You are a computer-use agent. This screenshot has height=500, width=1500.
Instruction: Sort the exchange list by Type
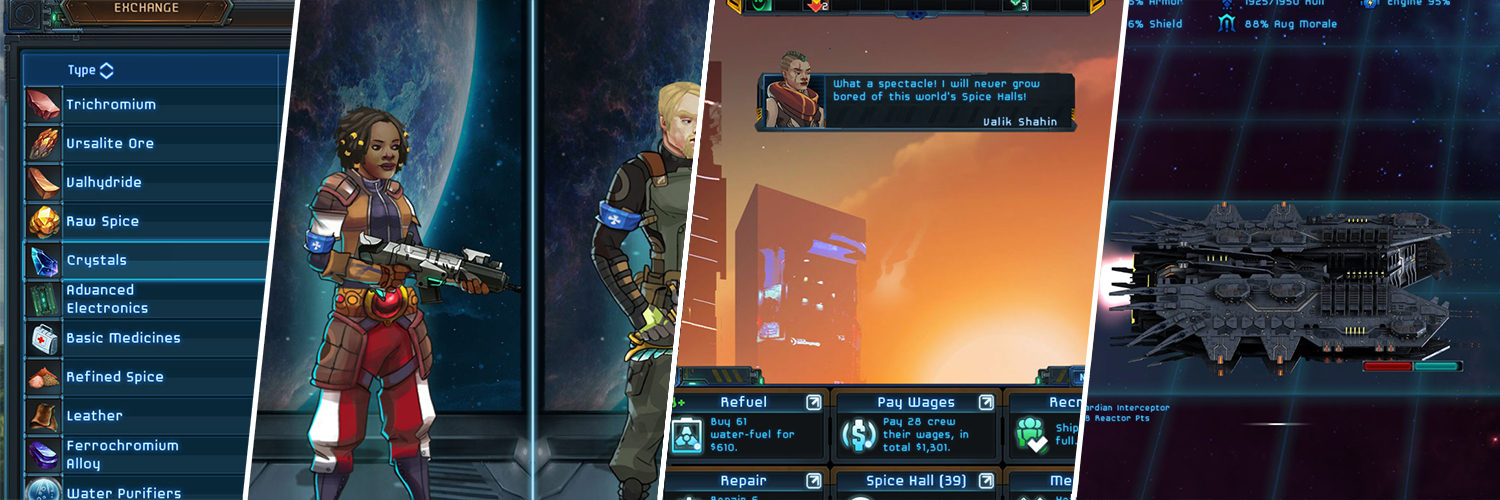(90, 70)
